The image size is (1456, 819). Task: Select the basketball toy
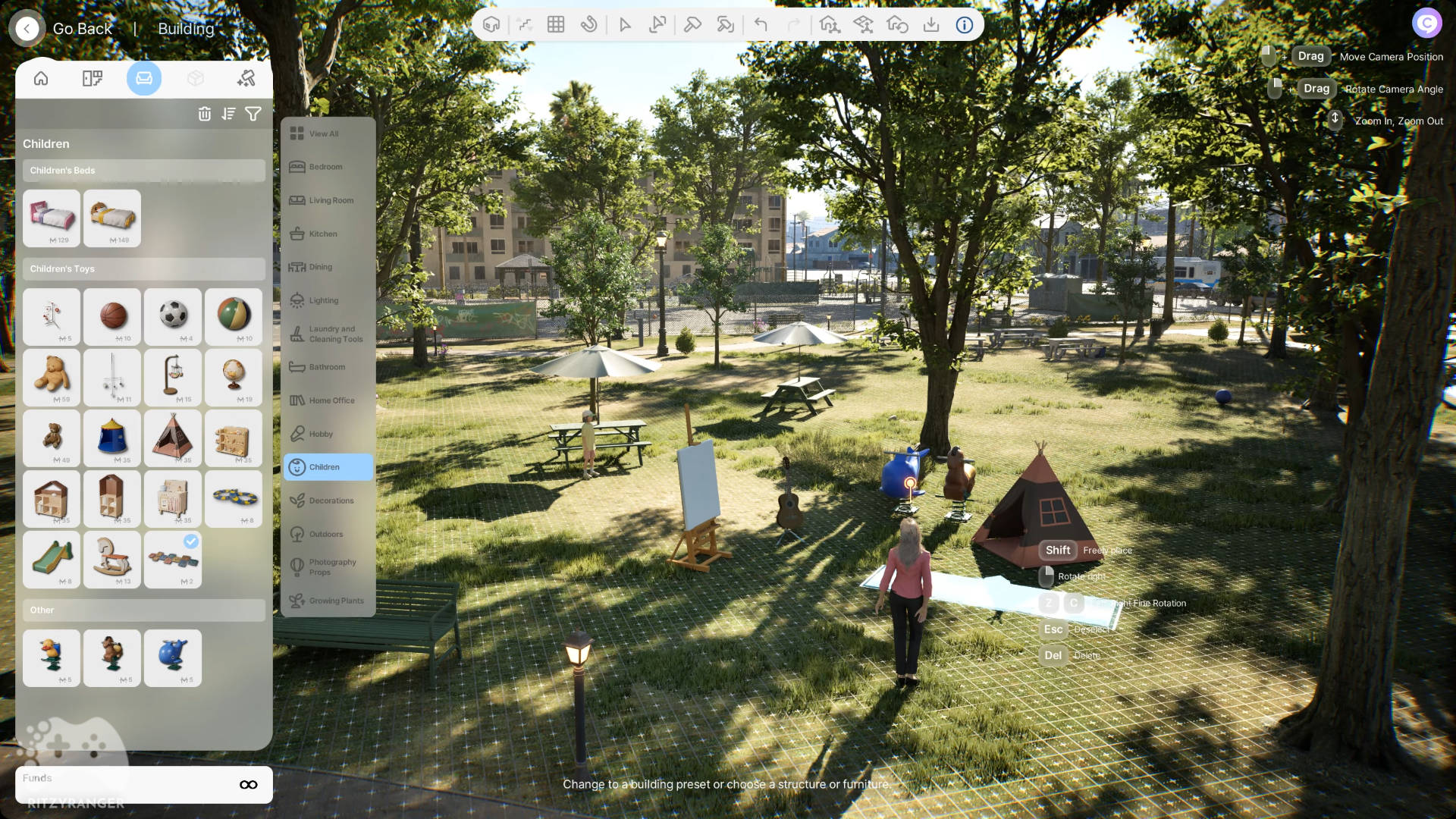(x=112, y=315)
